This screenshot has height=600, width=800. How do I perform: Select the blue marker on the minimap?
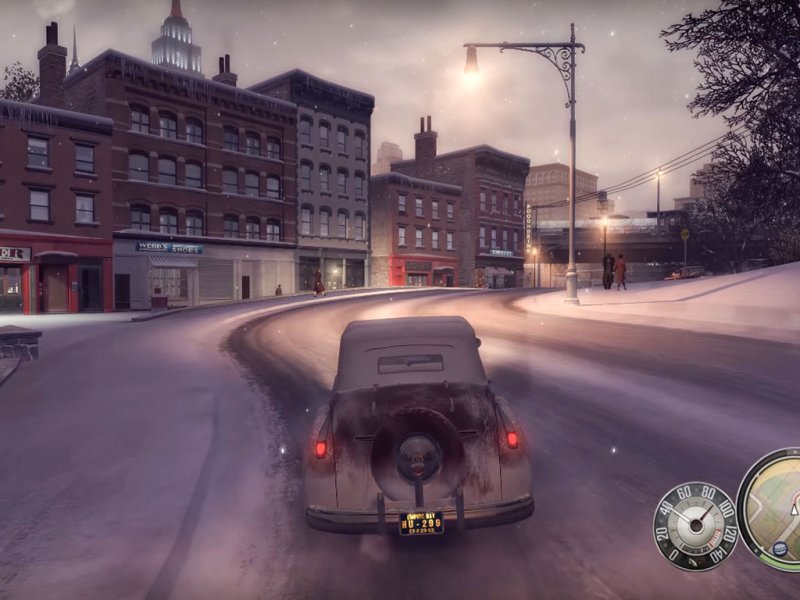pos(780,548)
